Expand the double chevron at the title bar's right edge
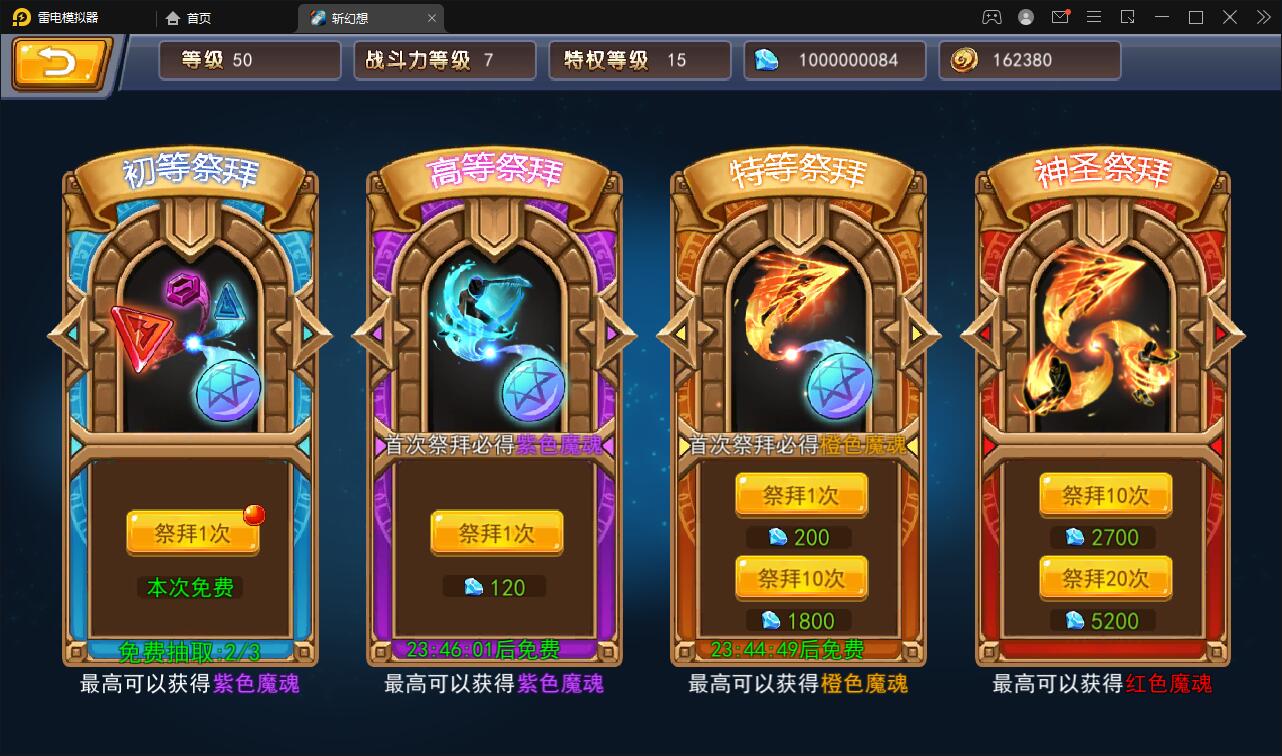This screenshot has width=1282, height=756. pyautogui.click(x=1262, y=17)
